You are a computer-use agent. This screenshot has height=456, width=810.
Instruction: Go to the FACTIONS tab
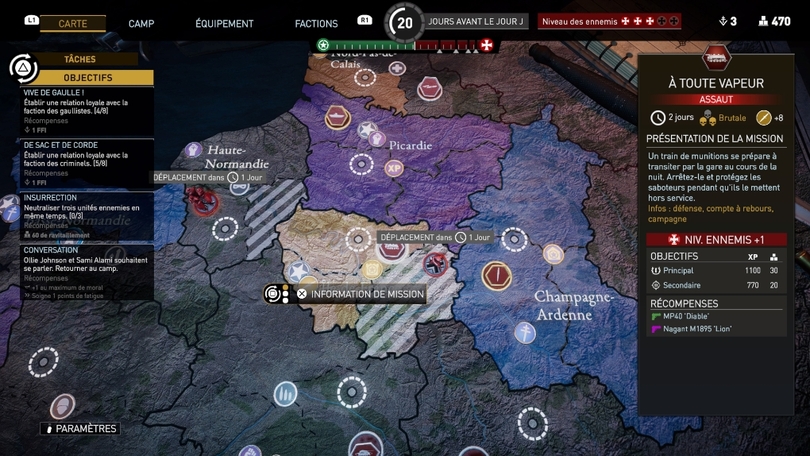click(x=316, y=23)
